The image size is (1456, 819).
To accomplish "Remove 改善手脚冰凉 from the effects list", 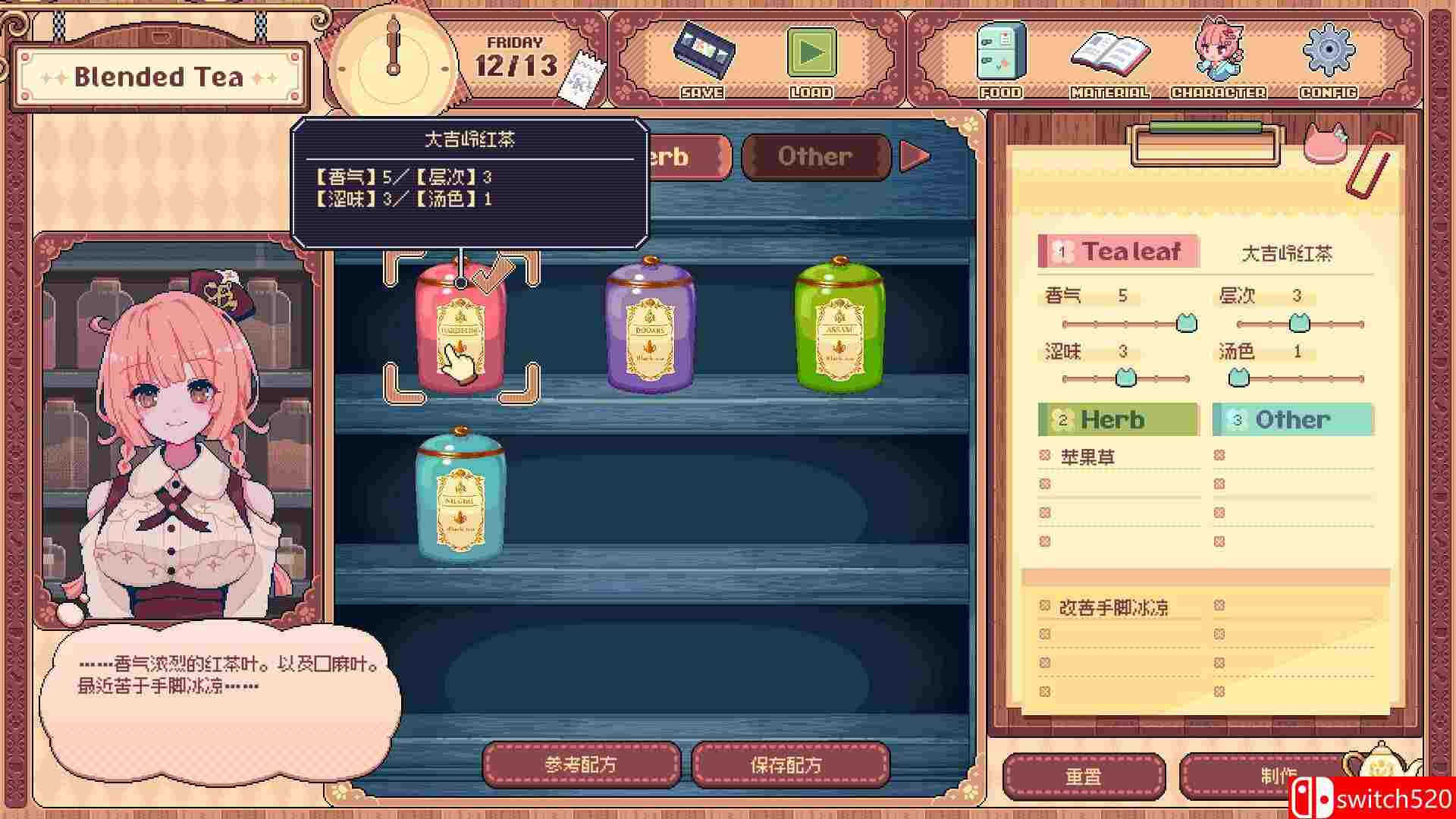I will tap(1045, 607).
